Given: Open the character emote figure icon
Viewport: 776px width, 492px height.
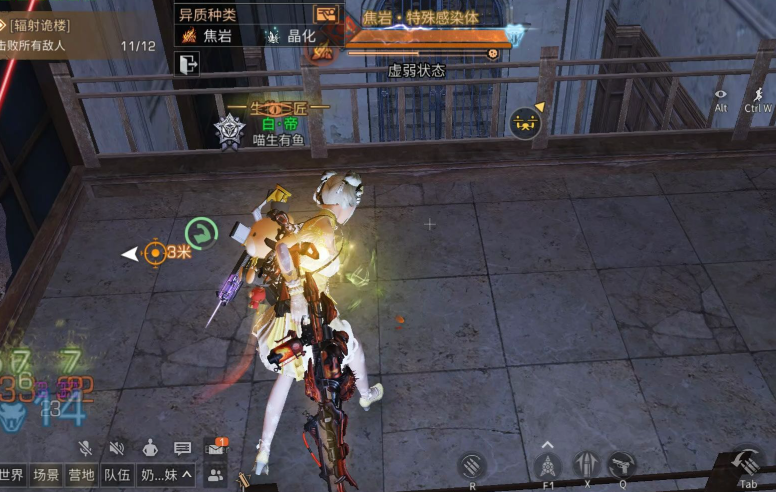Looking at the screenshot, I should [149, 449].
